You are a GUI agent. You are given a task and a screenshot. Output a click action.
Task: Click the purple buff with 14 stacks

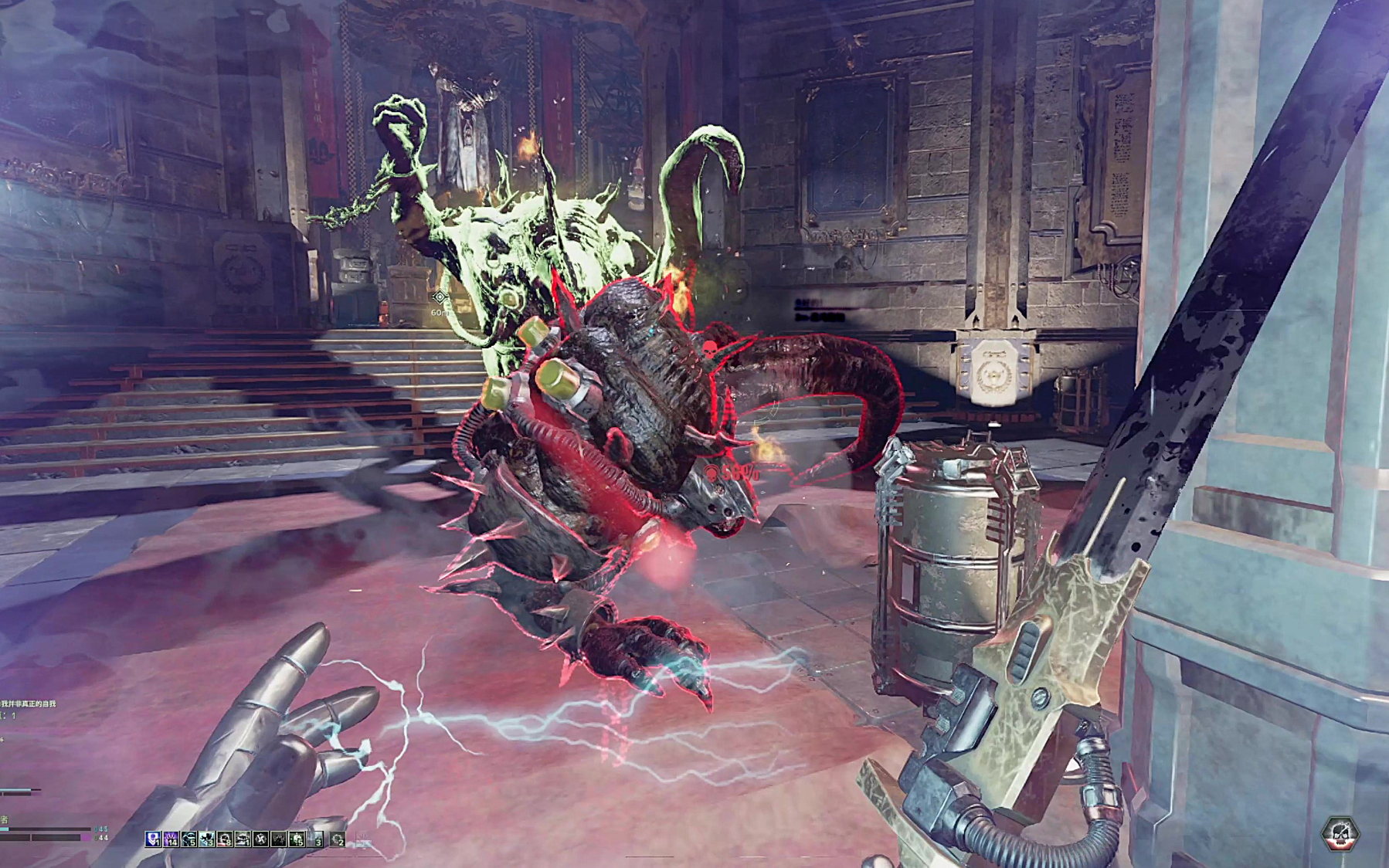(171, 839)
